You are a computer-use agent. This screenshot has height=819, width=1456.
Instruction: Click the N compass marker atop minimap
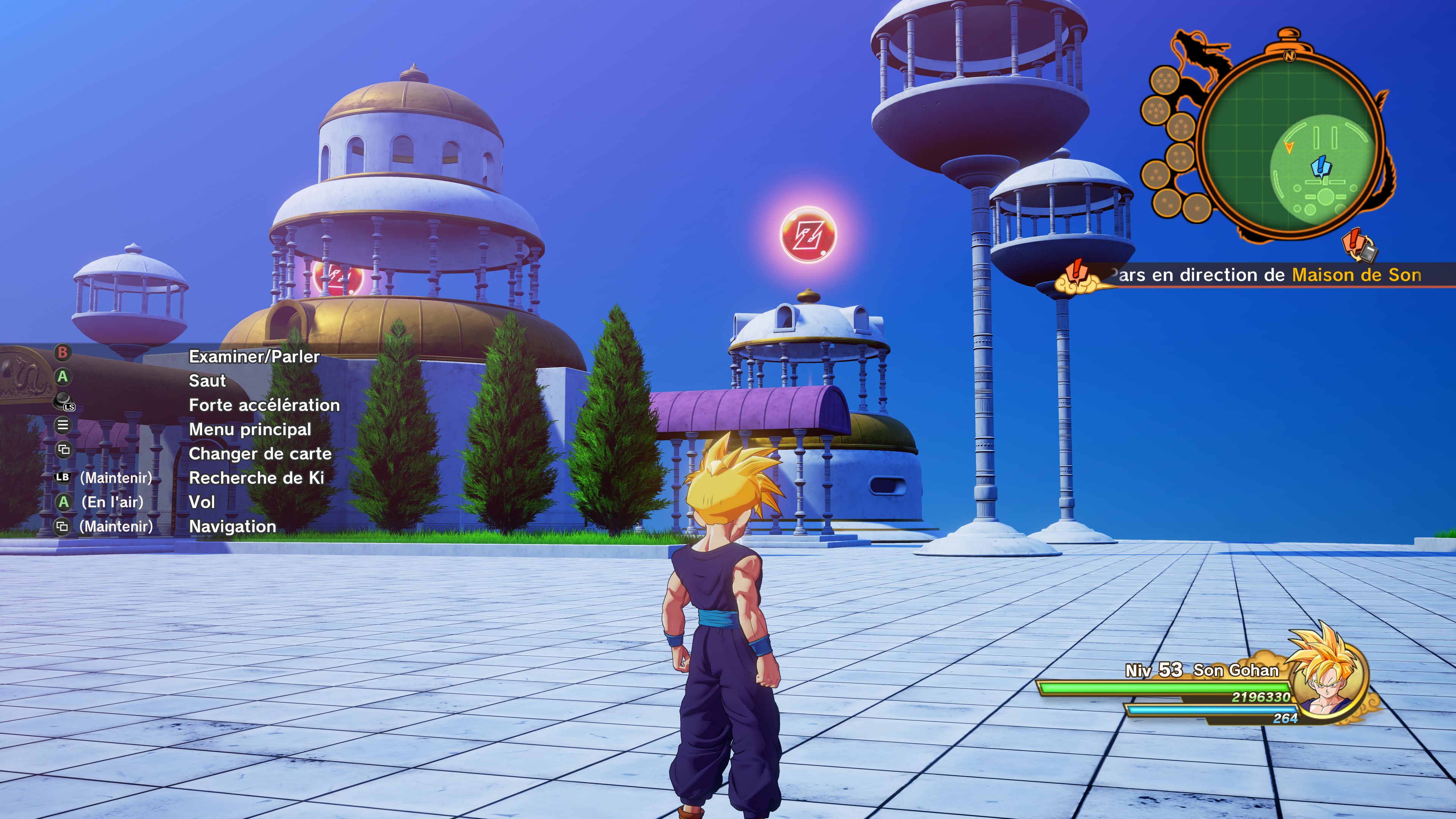(x=1289, y=56)
